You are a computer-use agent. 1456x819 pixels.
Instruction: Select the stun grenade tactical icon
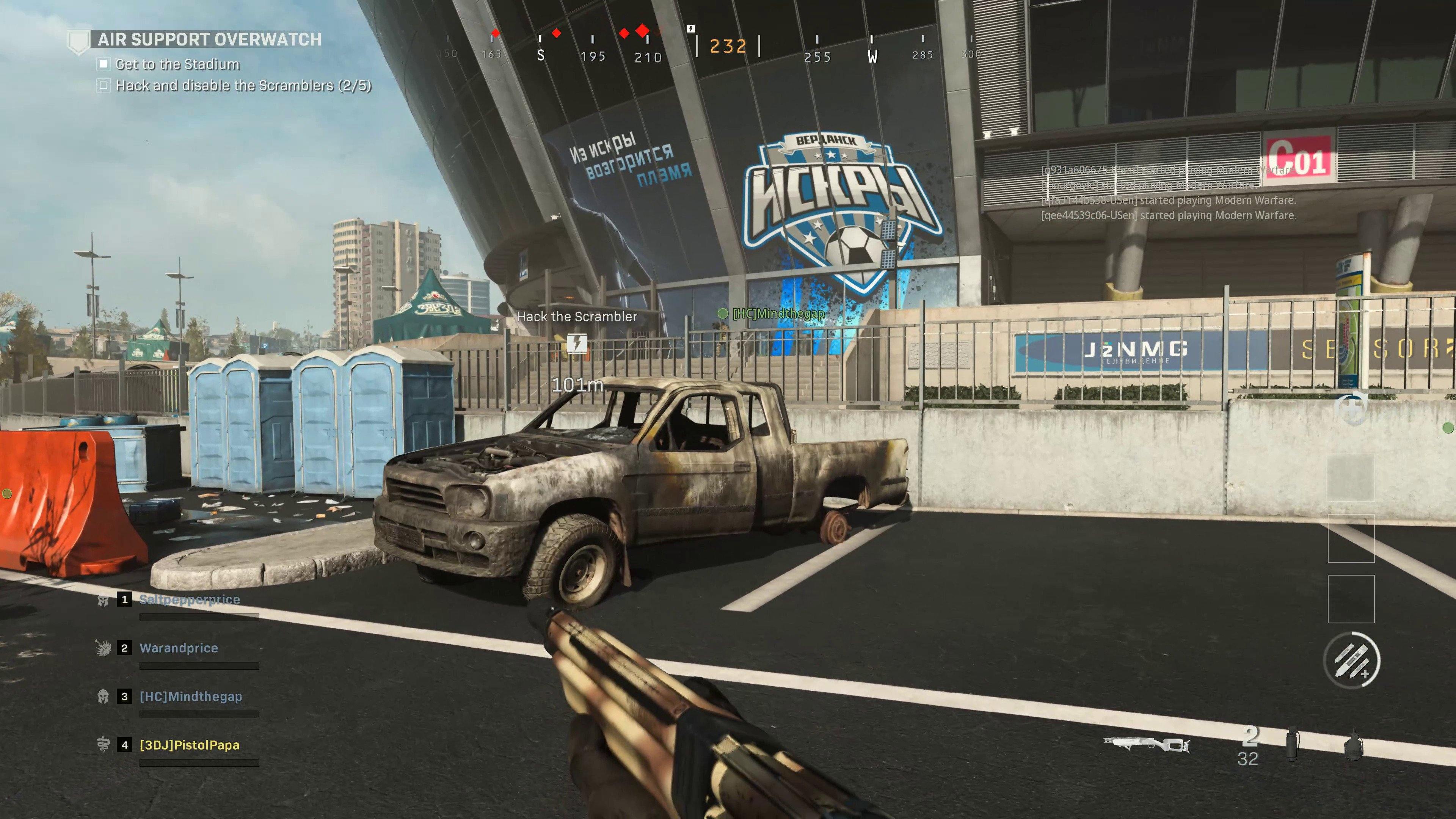[x=1292, y=745]
